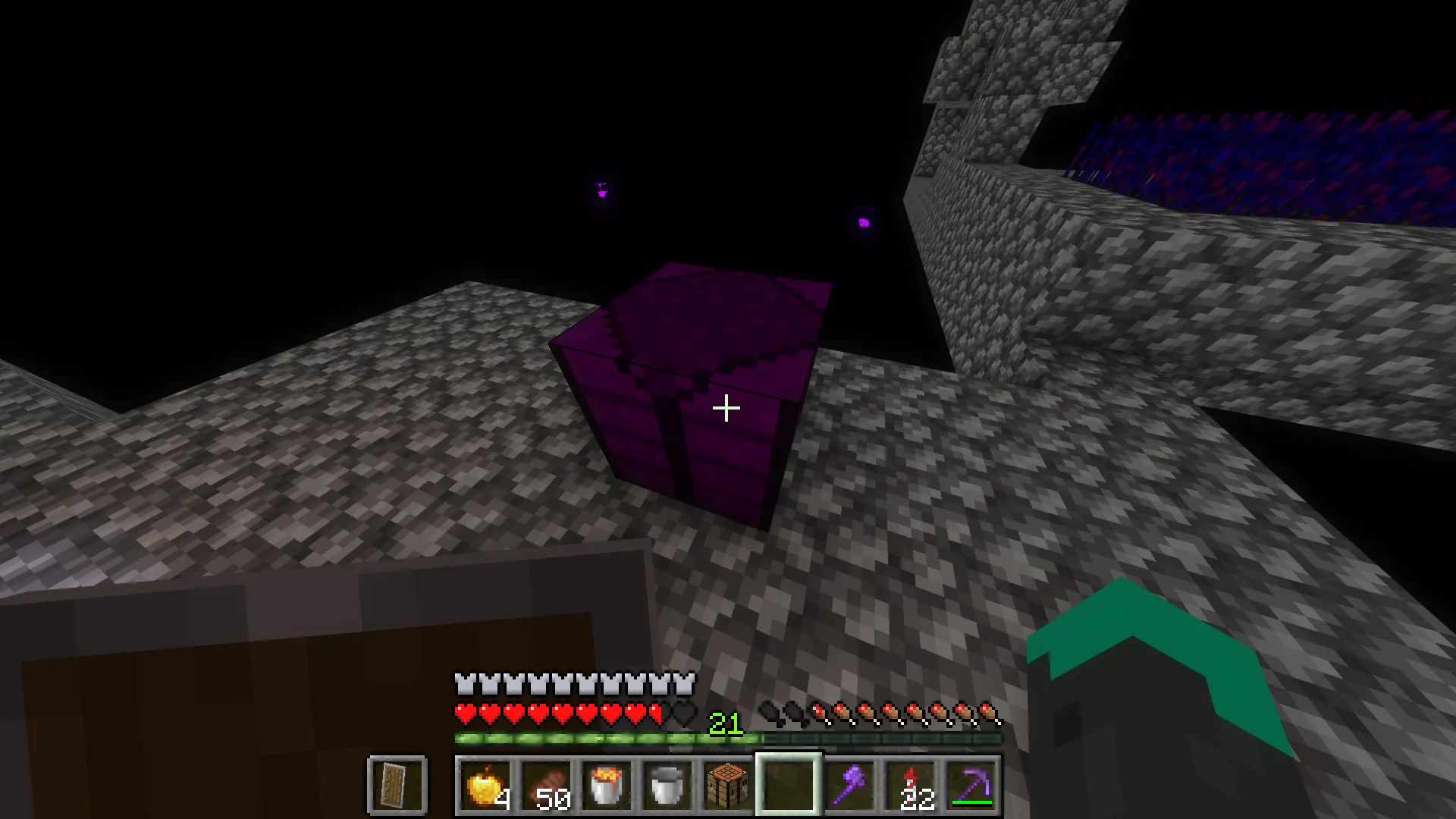Select the cooked porkchop stack of 50

(547, 785)
